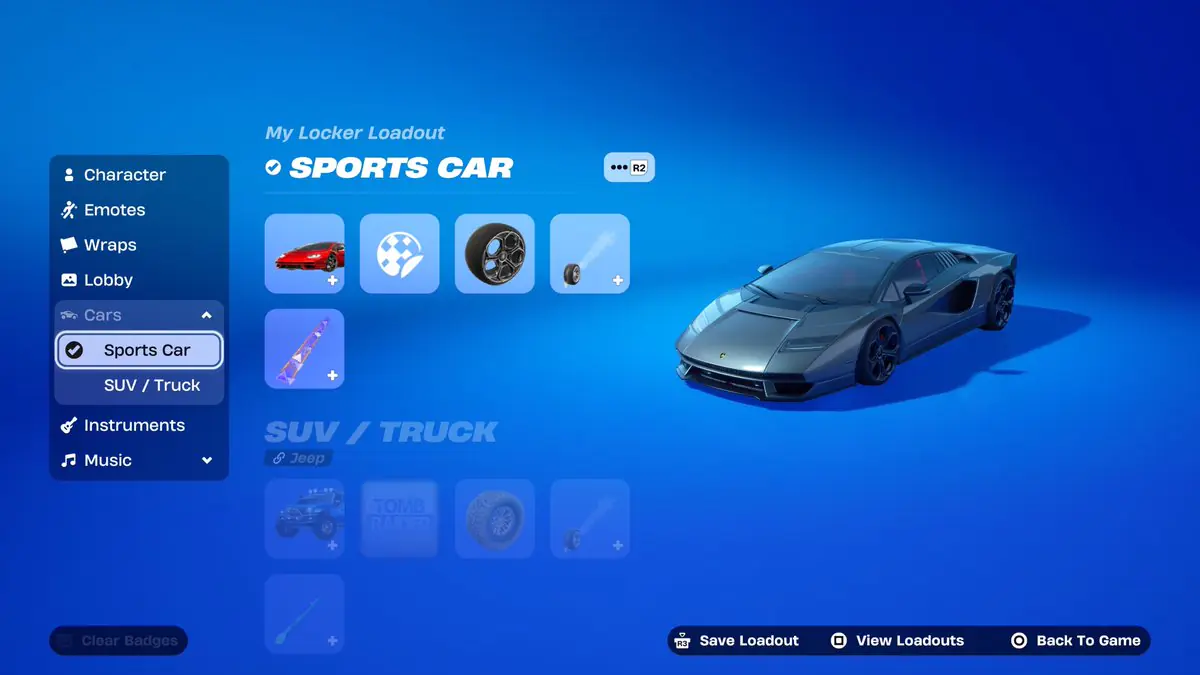Screen dimensions: 1200x675
Task: Open the Lobby category
Action: coord(108,280)
